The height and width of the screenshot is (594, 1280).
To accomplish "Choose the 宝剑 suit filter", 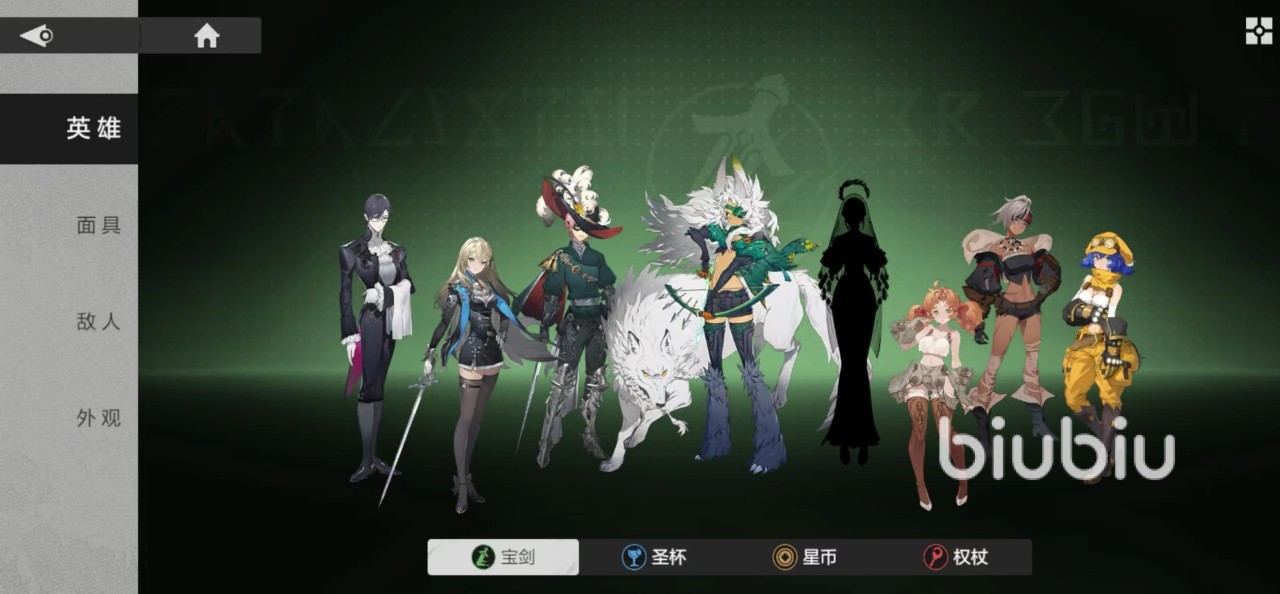I will (503, 557).
